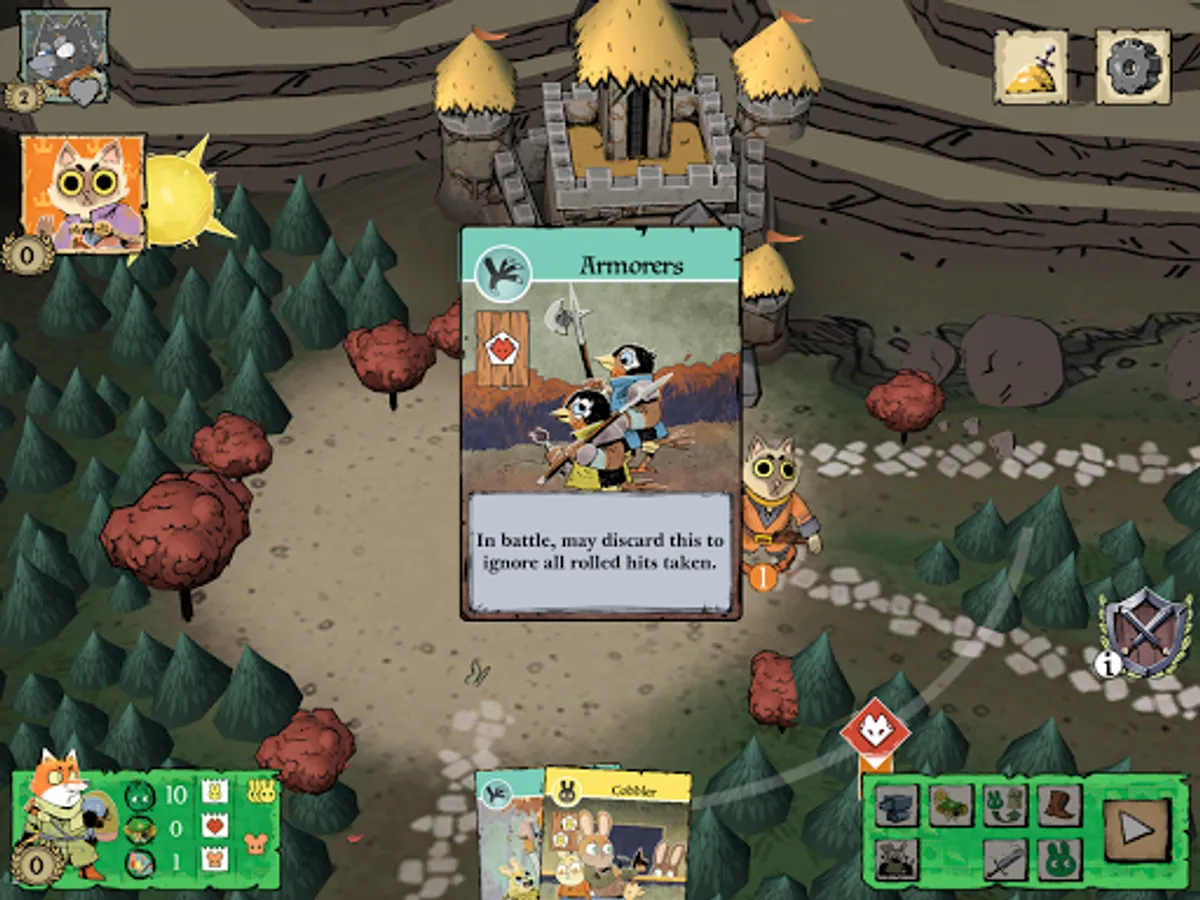The image size is (1200, 900).
Task: Select the brown boot item slot
Action: click(1058, 804)
